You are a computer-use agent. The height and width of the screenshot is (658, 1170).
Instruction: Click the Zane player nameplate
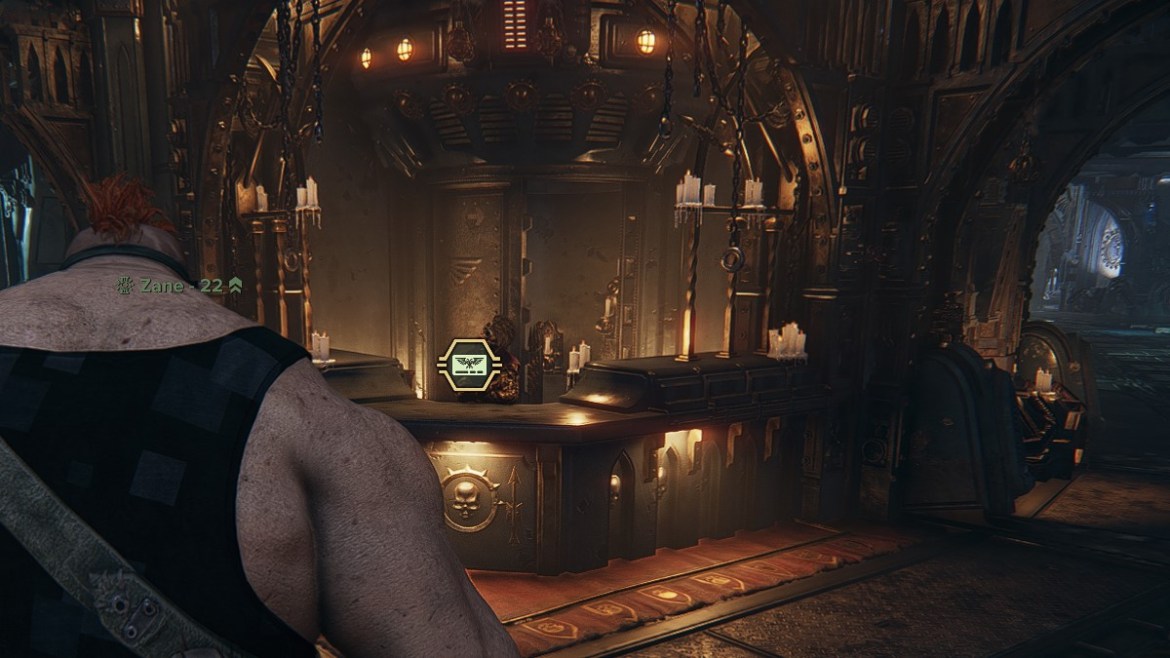pyautogui.click(x=178, y=286)
